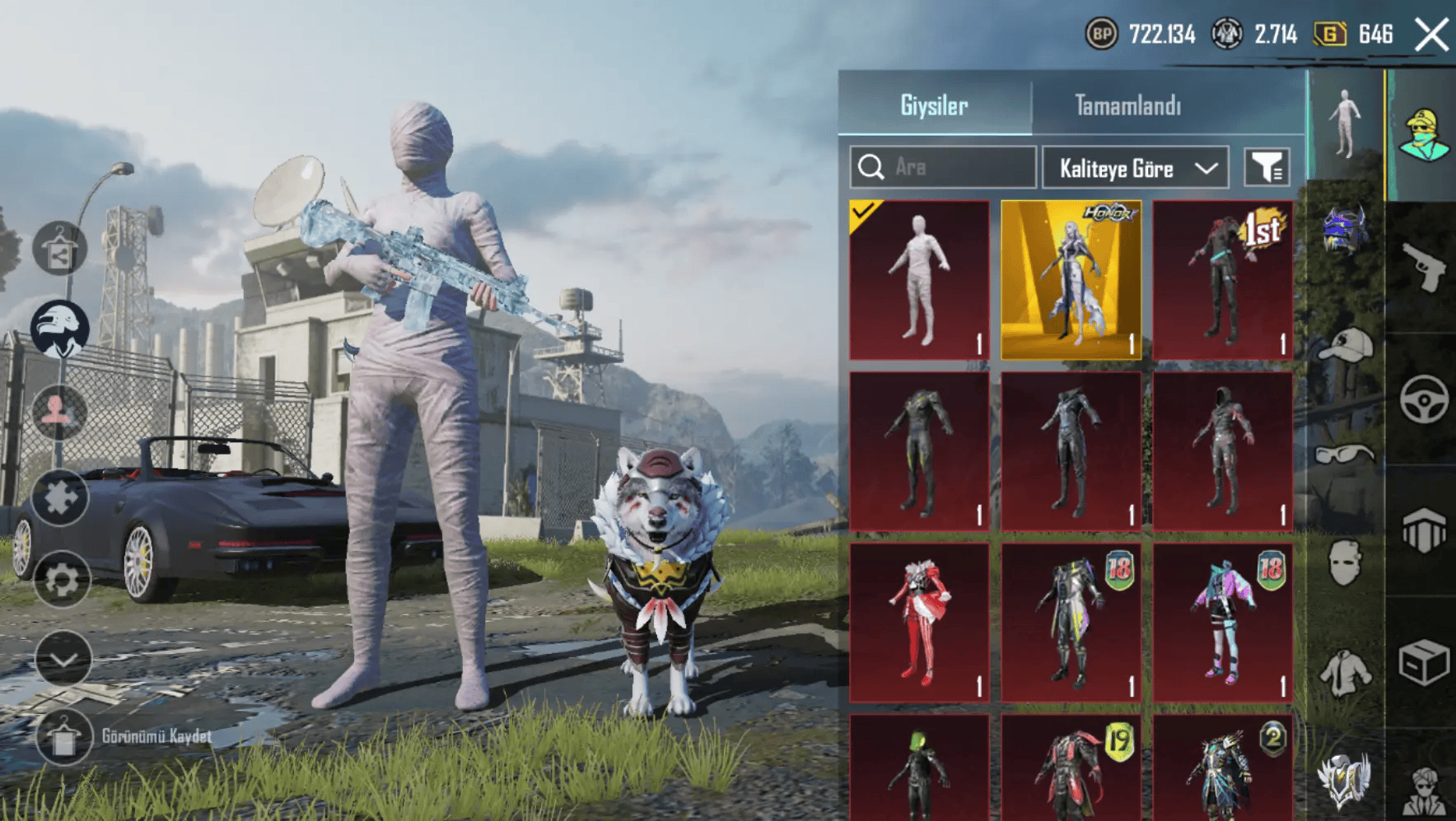1456x821 pixels.
Task: Choose the golden Honor outfit tile
Action: [1071, 280]
